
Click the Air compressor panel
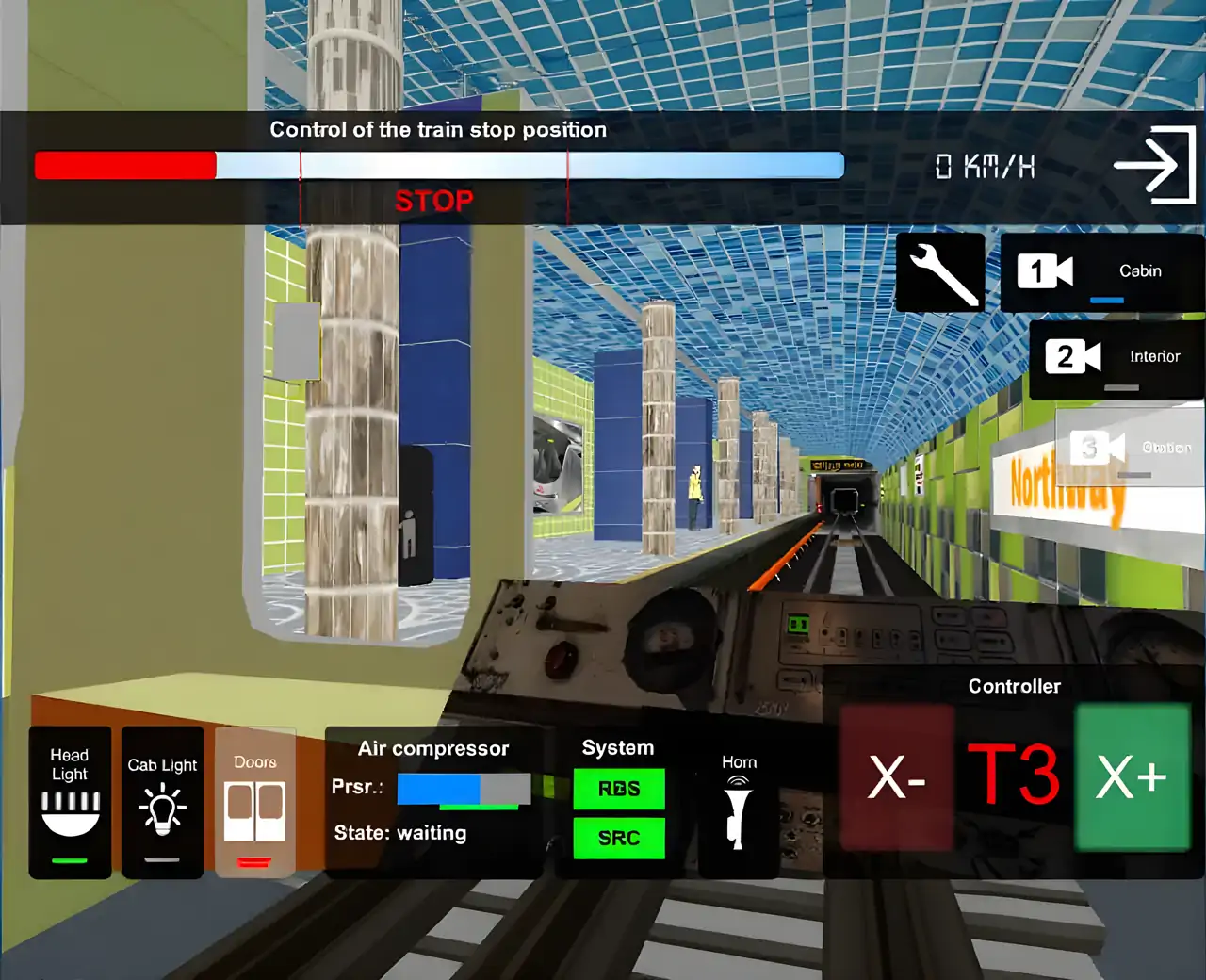[x=432, y=801]
